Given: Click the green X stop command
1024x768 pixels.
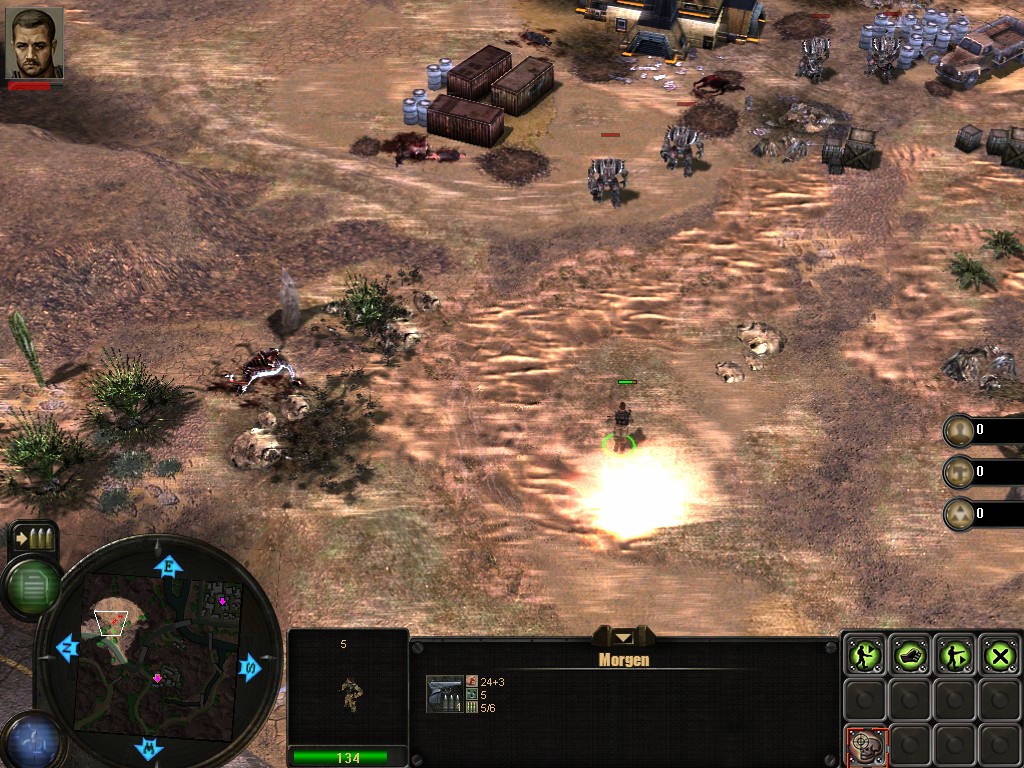Looking at the screenshot, I should pos(1000,655).
